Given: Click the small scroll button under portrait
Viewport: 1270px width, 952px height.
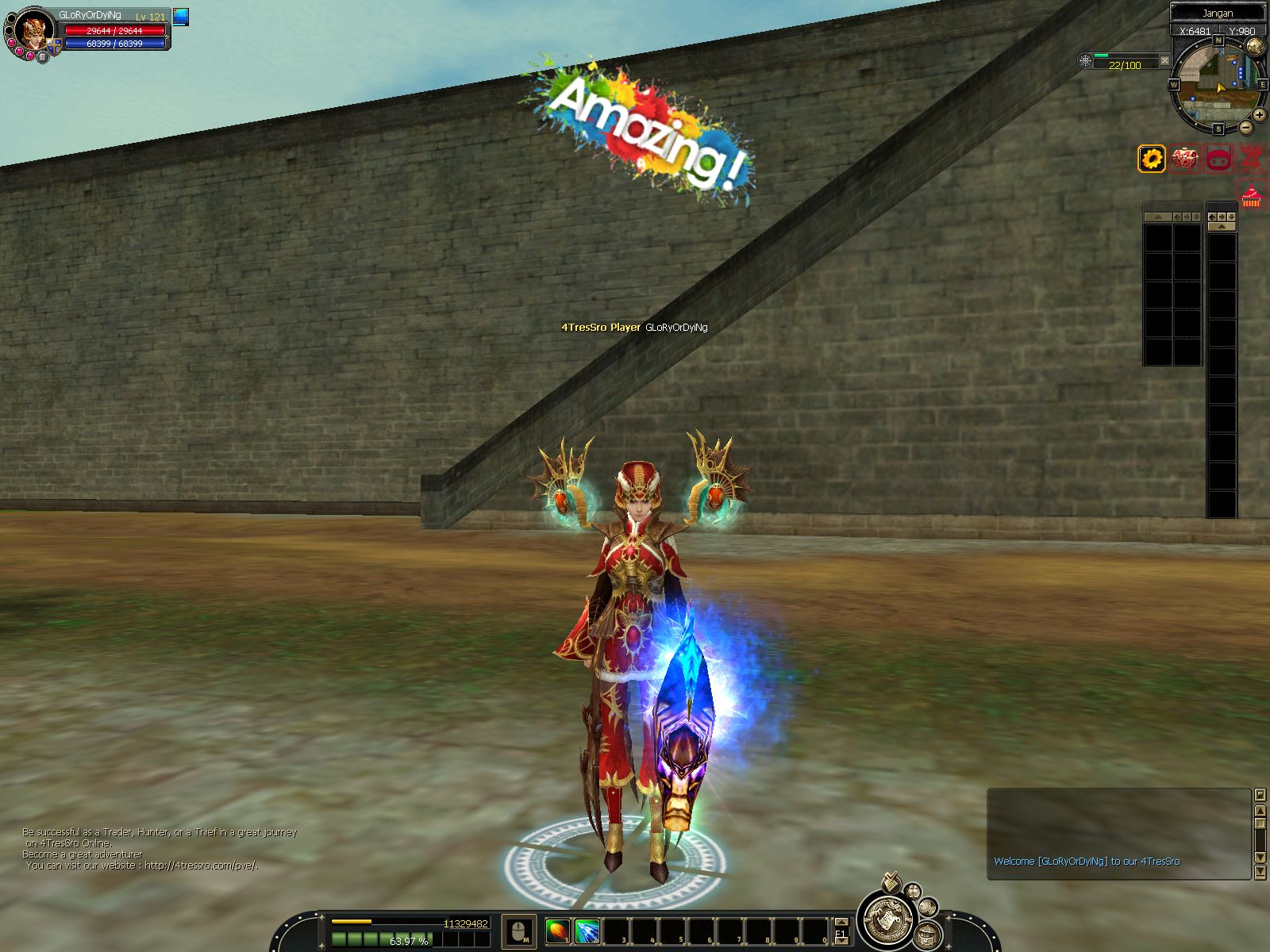Looking at the screenshot, I should (43, 57).
